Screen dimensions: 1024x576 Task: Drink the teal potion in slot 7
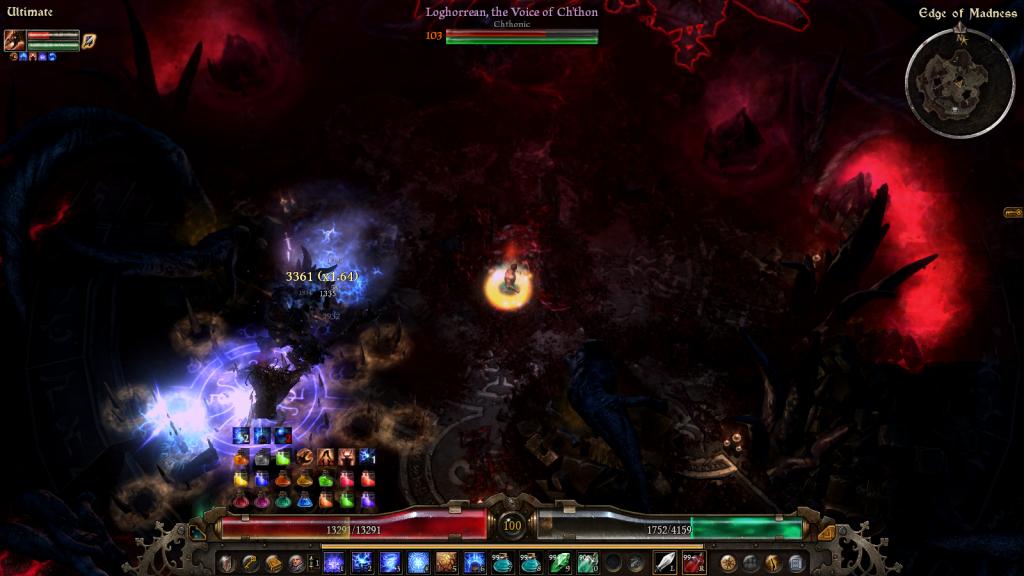pyautogui.click(x=502, y=562)
